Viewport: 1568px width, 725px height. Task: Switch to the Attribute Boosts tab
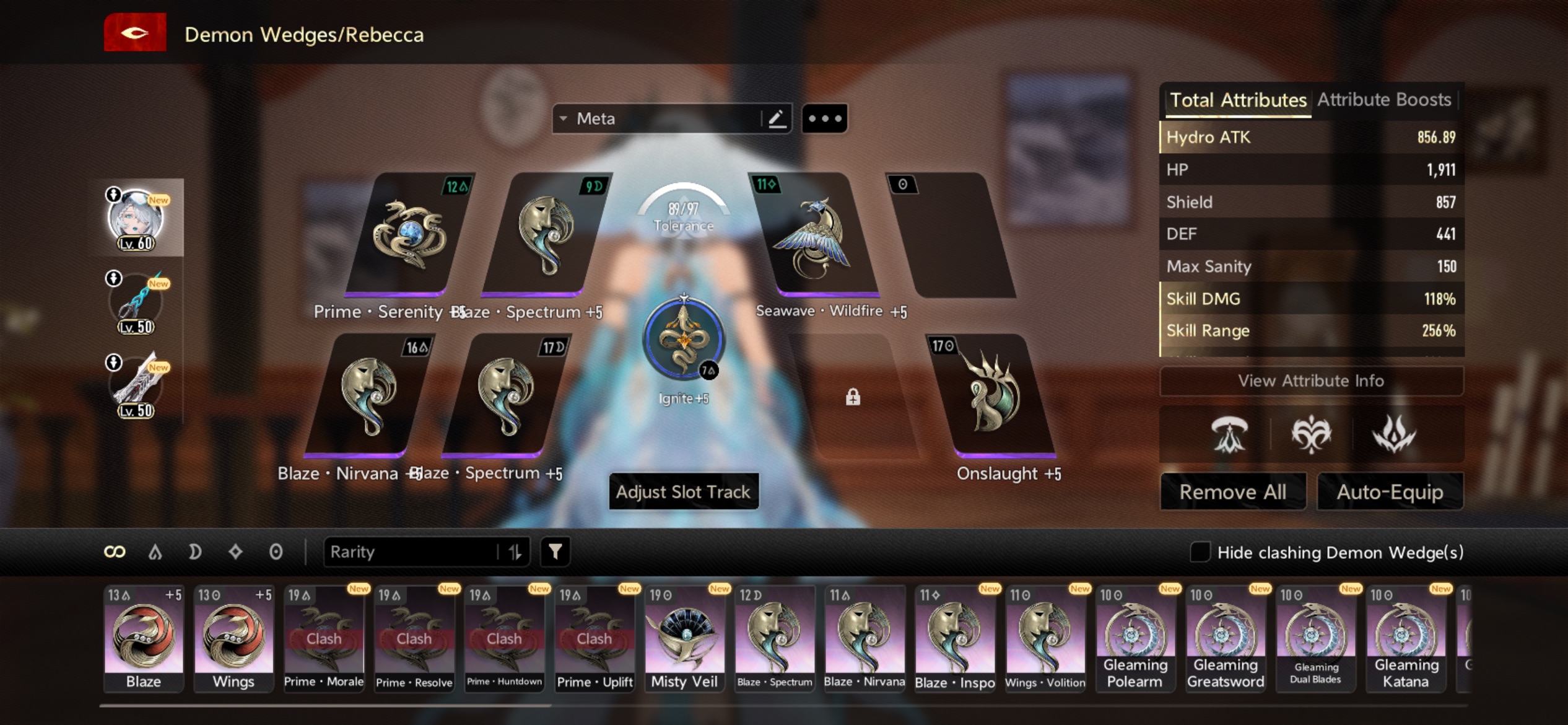1383,100
